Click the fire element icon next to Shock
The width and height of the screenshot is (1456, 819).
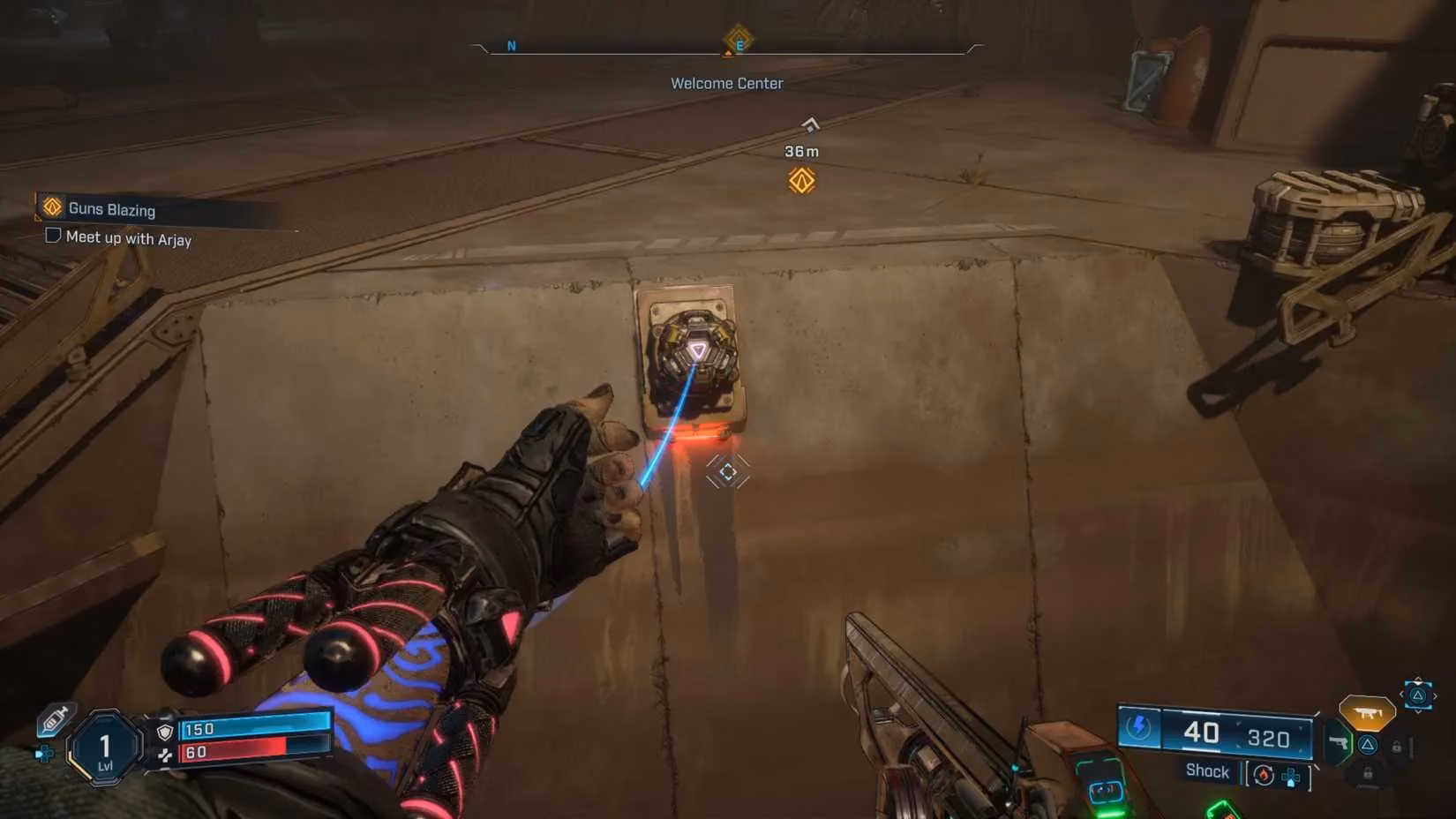point(1263,775)
